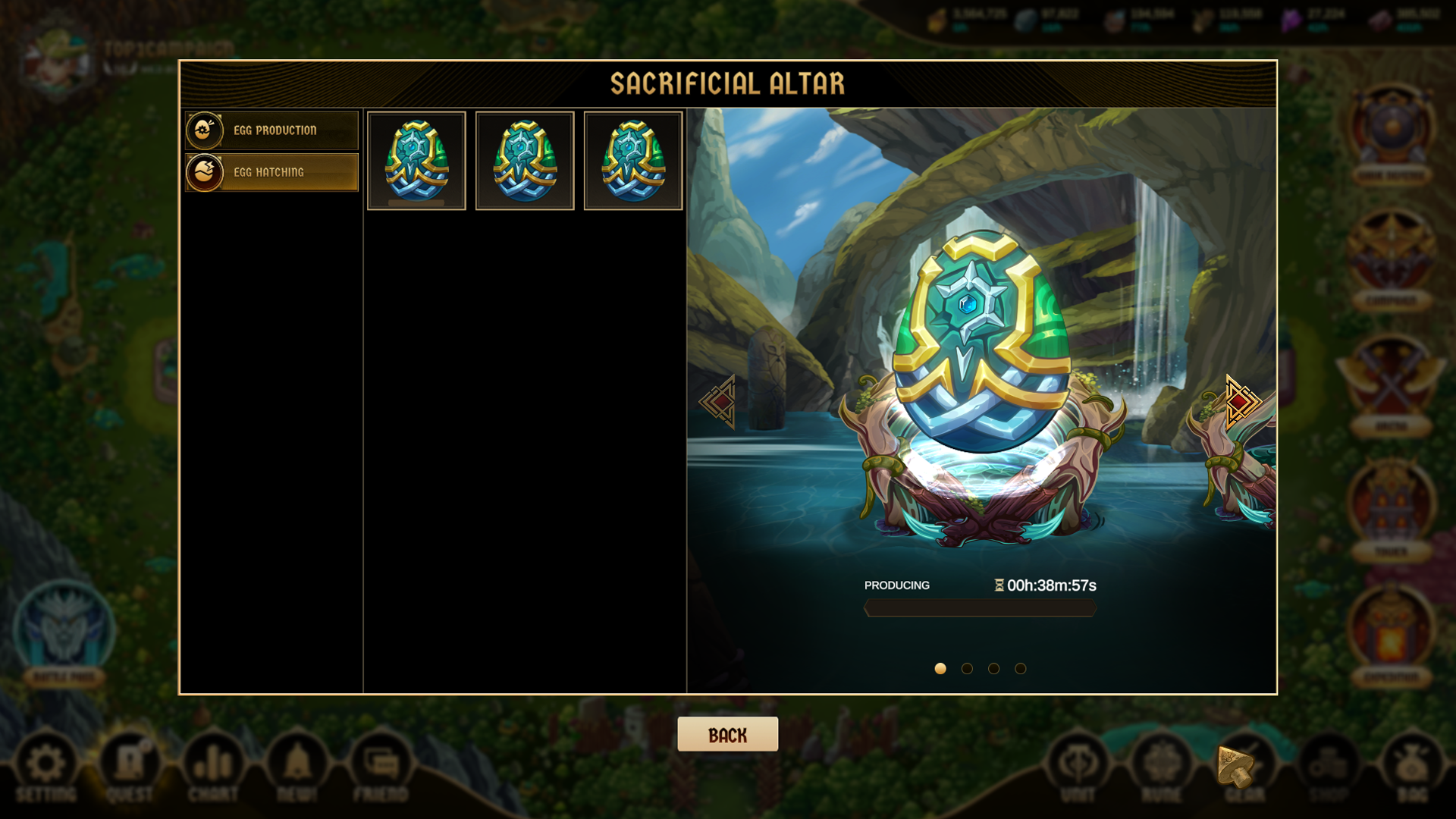Switch to the Egg Production tab
Viewport: 1456px width, 819px height.
pyautogui.click(x=271, y=130)
